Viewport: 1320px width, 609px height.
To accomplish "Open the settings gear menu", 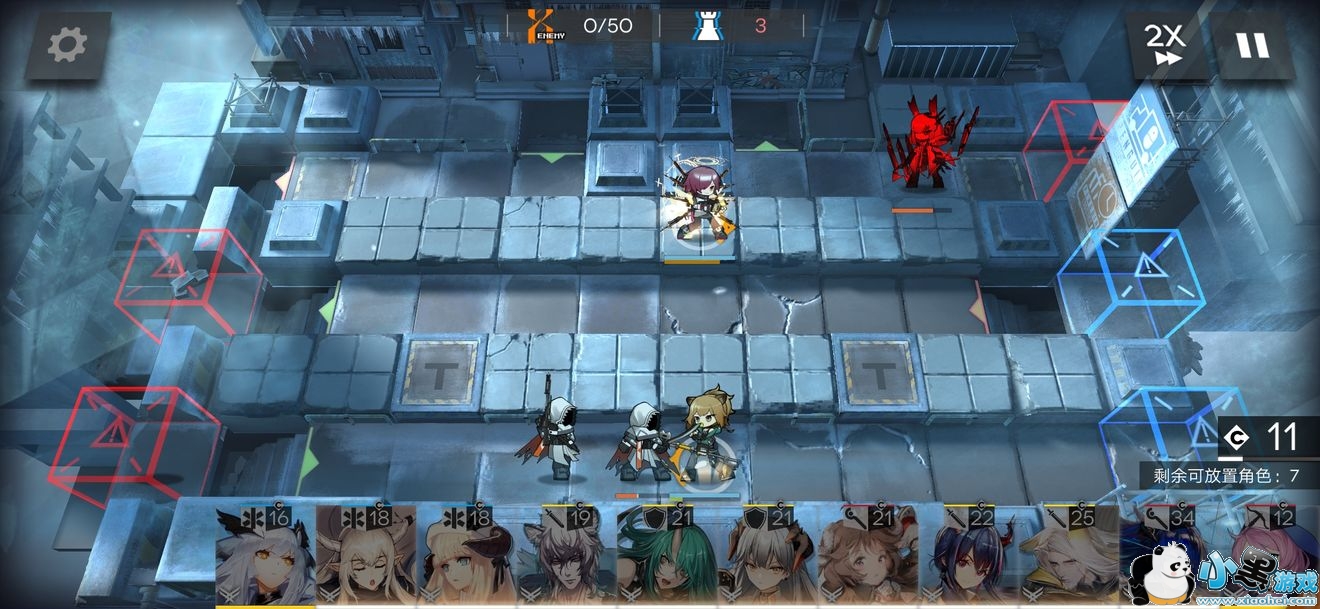I will 68,44.
